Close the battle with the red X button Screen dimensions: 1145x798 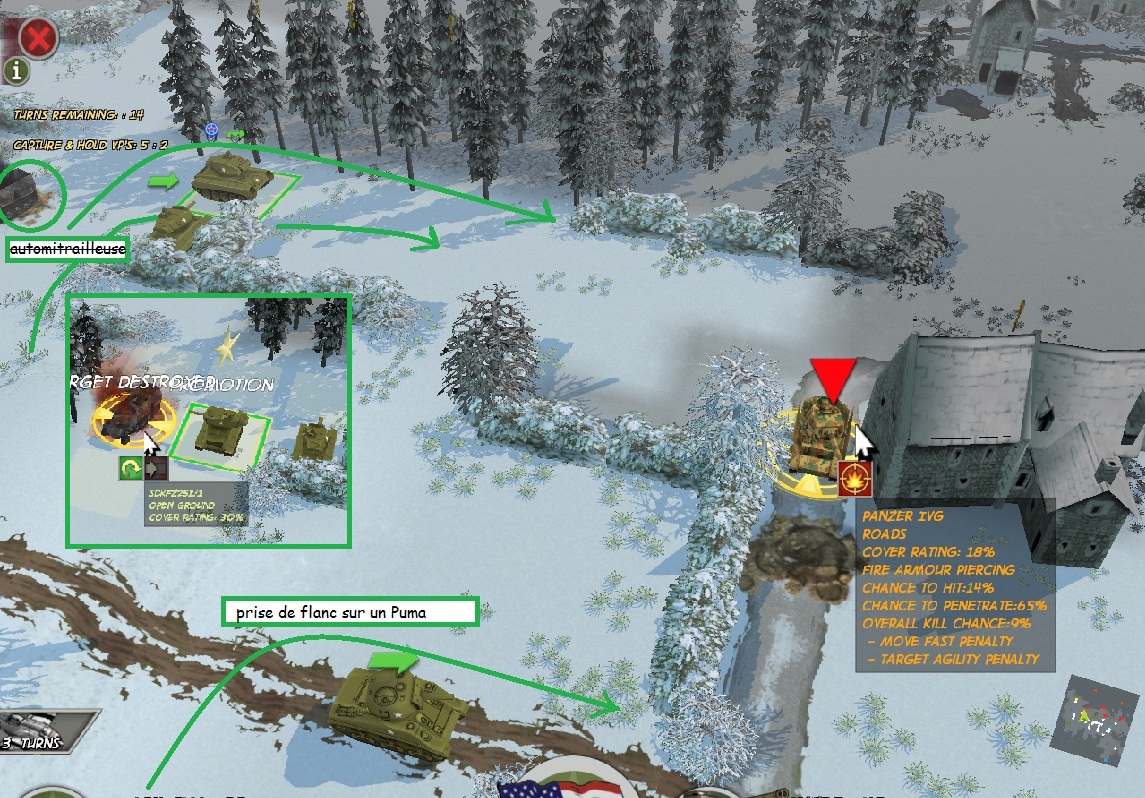[38, 38]
